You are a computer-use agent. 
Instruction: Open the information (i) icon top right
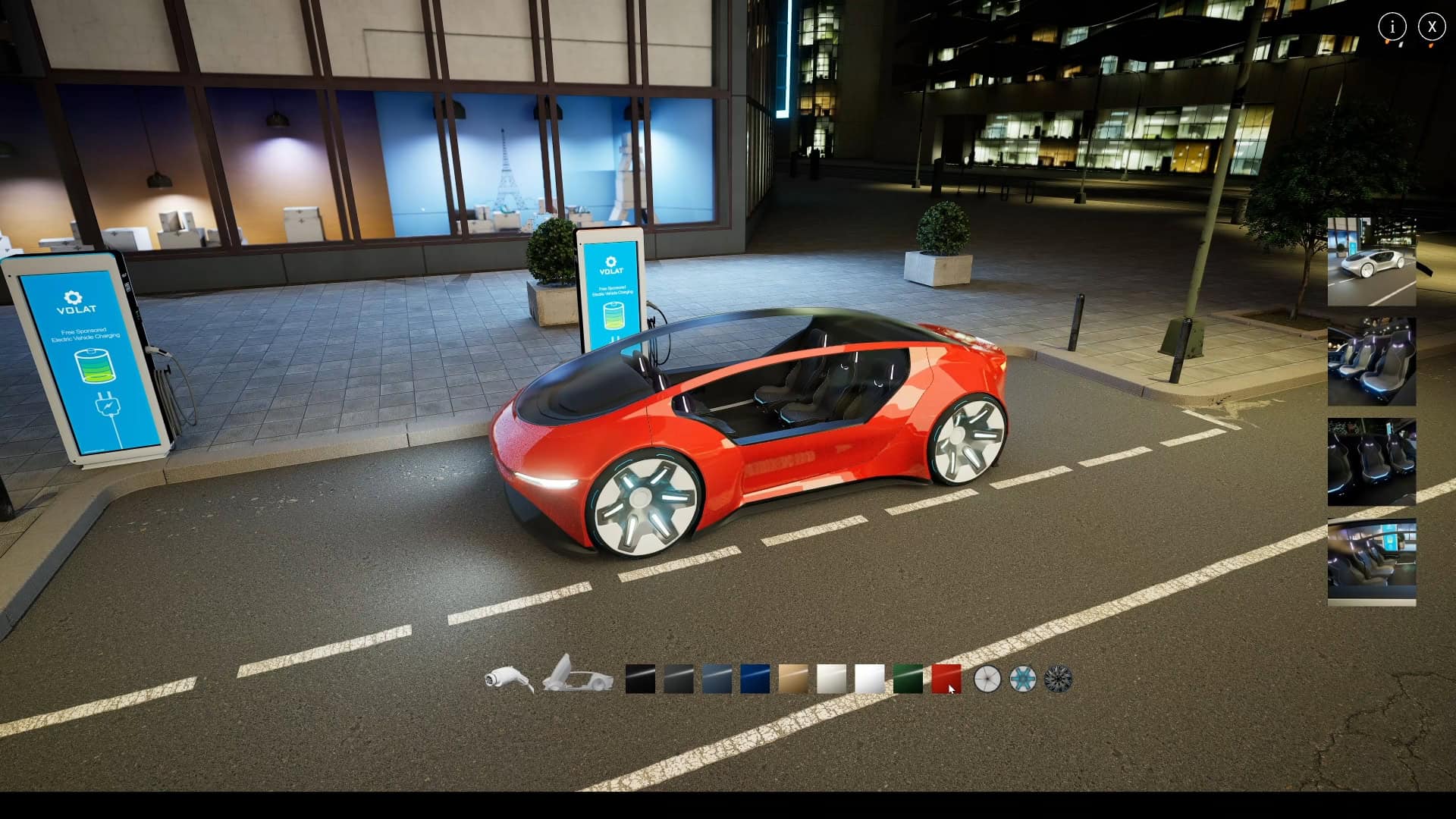[x=1392, y=27]
